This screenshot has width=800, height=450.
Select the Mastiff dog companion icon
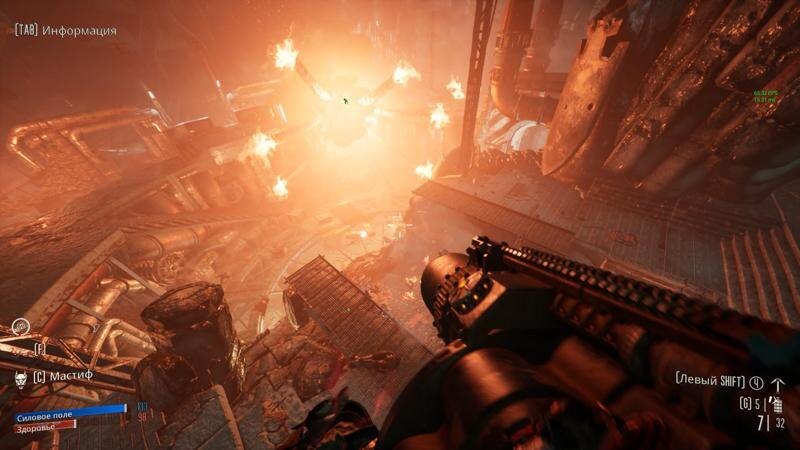(x=21, y=376)
